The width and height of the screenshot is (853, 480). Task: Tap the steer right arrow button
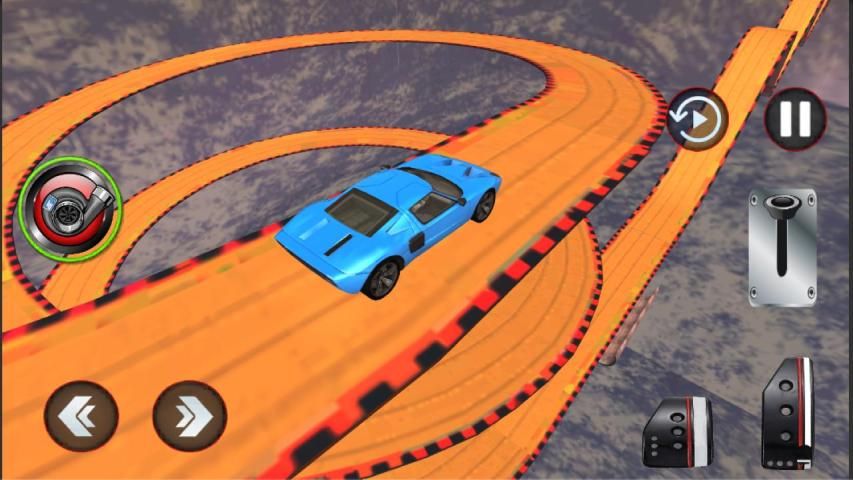click(189, 417)
